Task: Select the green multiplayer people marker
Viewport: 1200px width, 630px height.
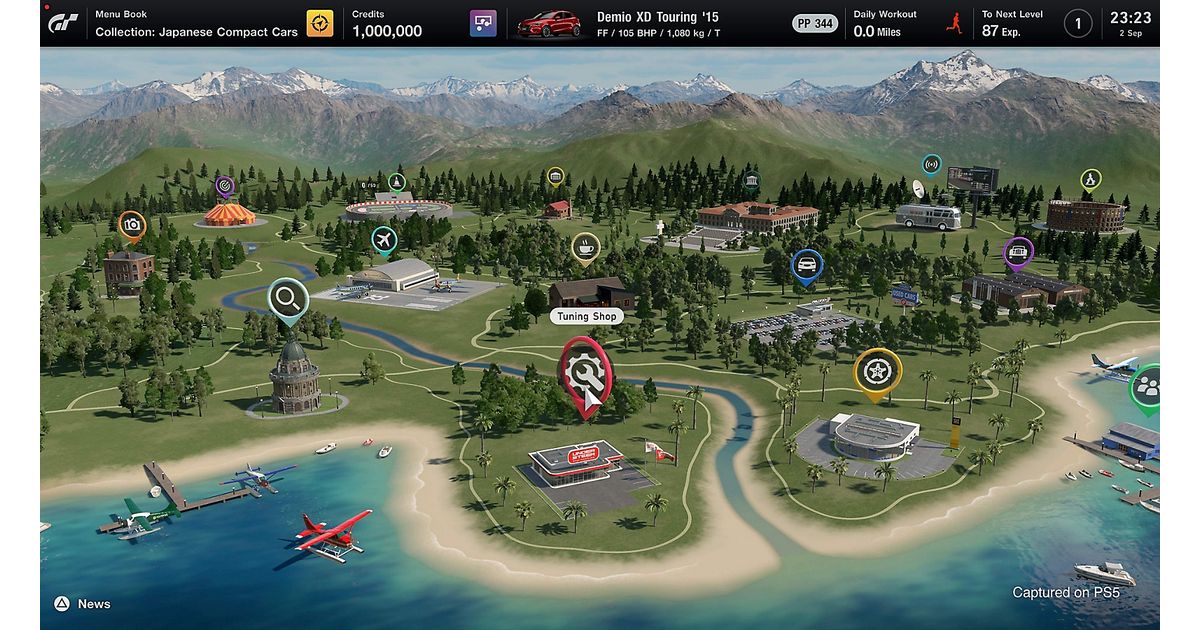Action: (1147, 388)
